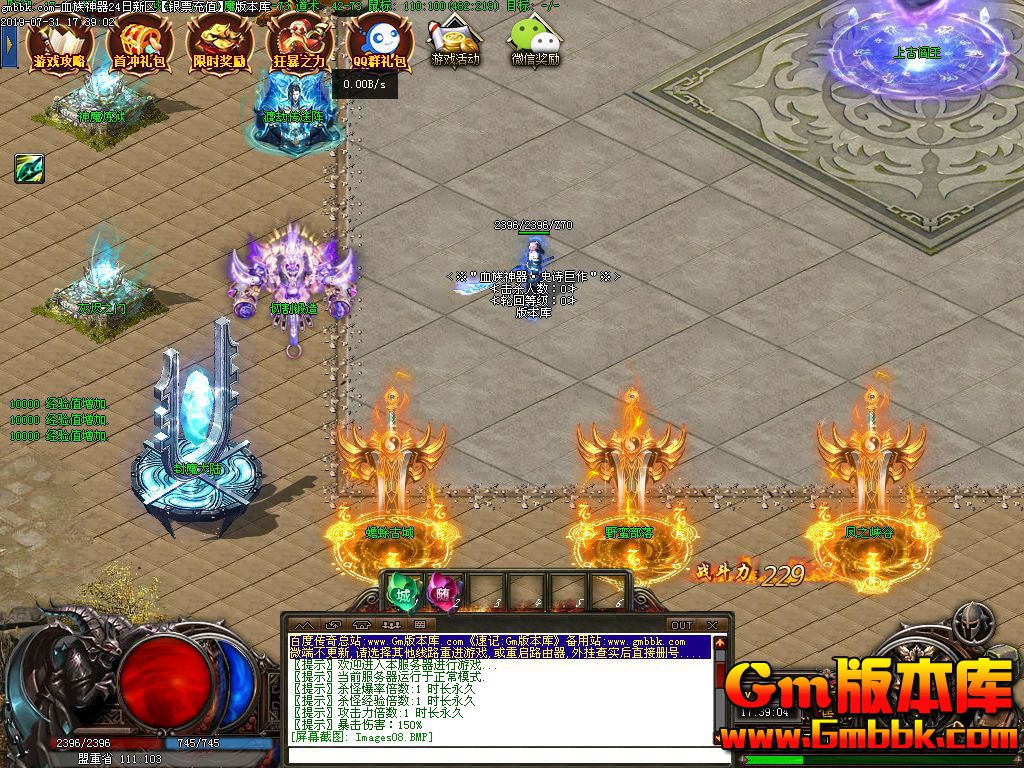The height and width of the screenshot is (768, 1024).
Task: Use the pink 随 scroll in hotbar
Action: 441,592
